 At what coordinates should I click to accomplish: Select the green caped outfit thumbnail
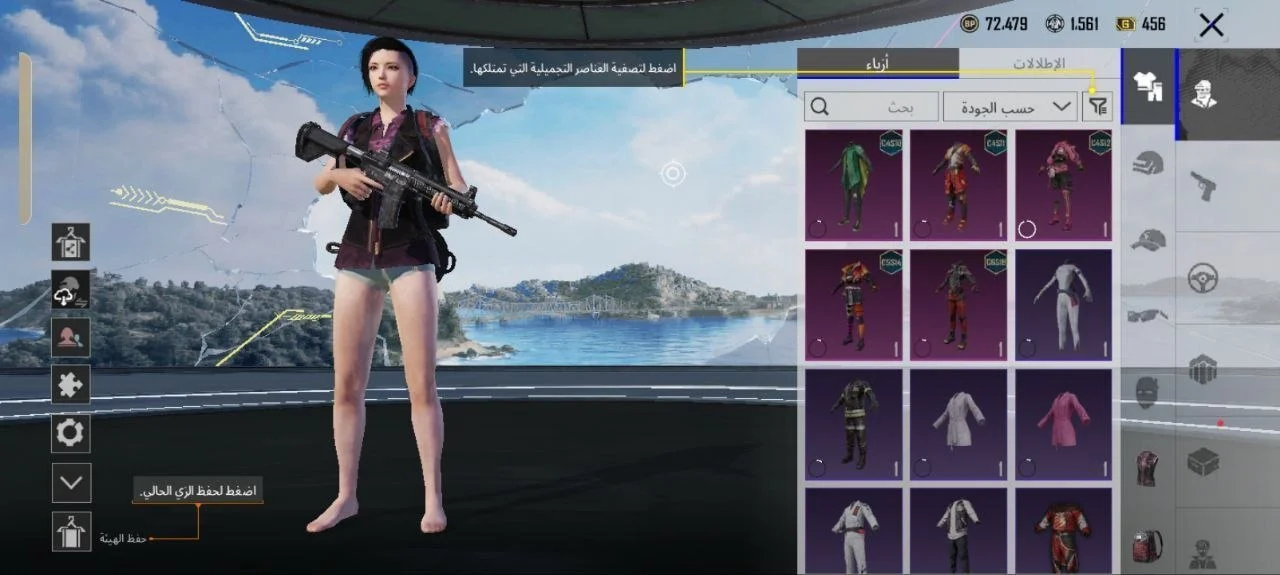pos(853,185)
